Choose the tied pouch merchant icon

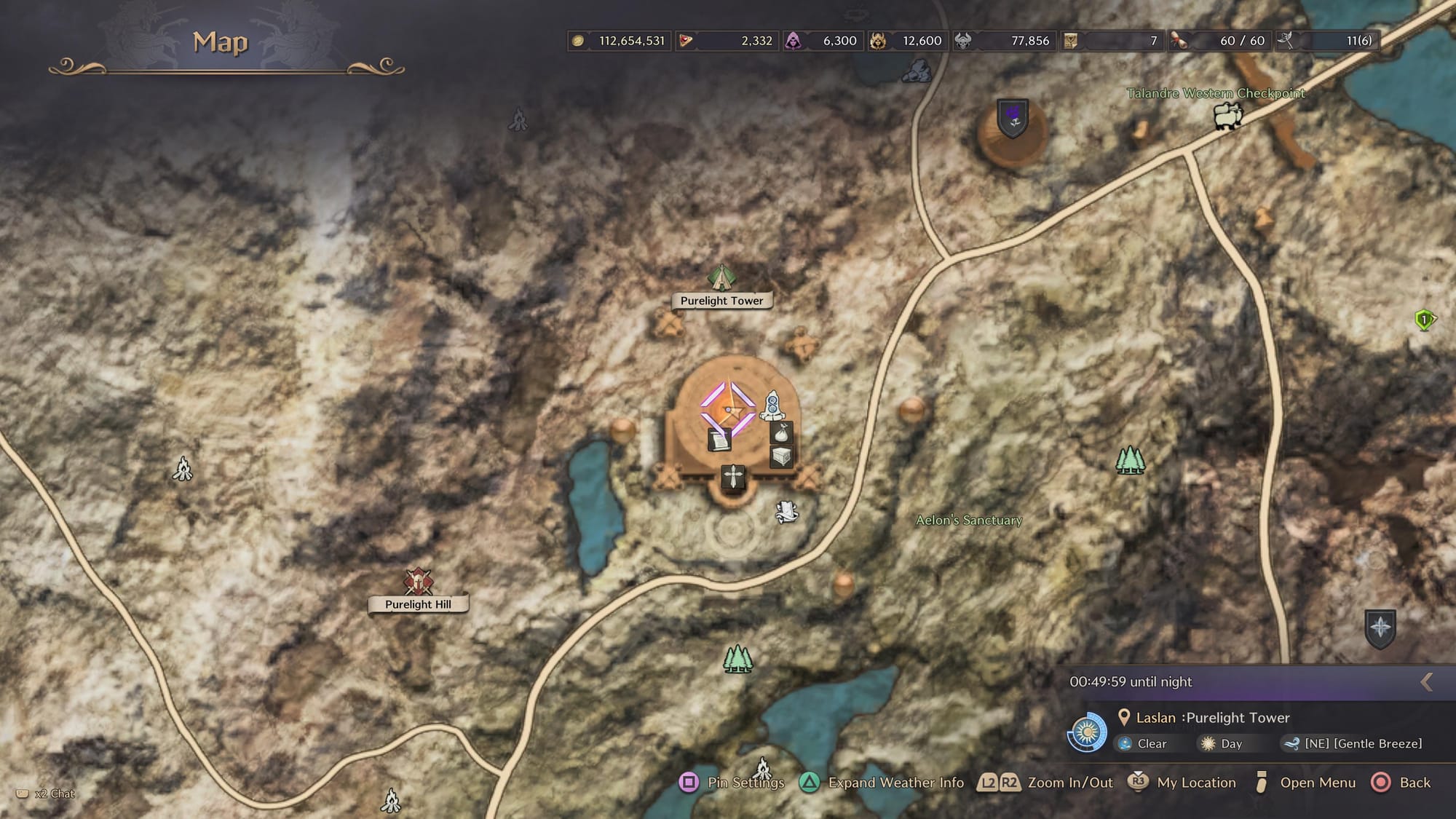781,433
